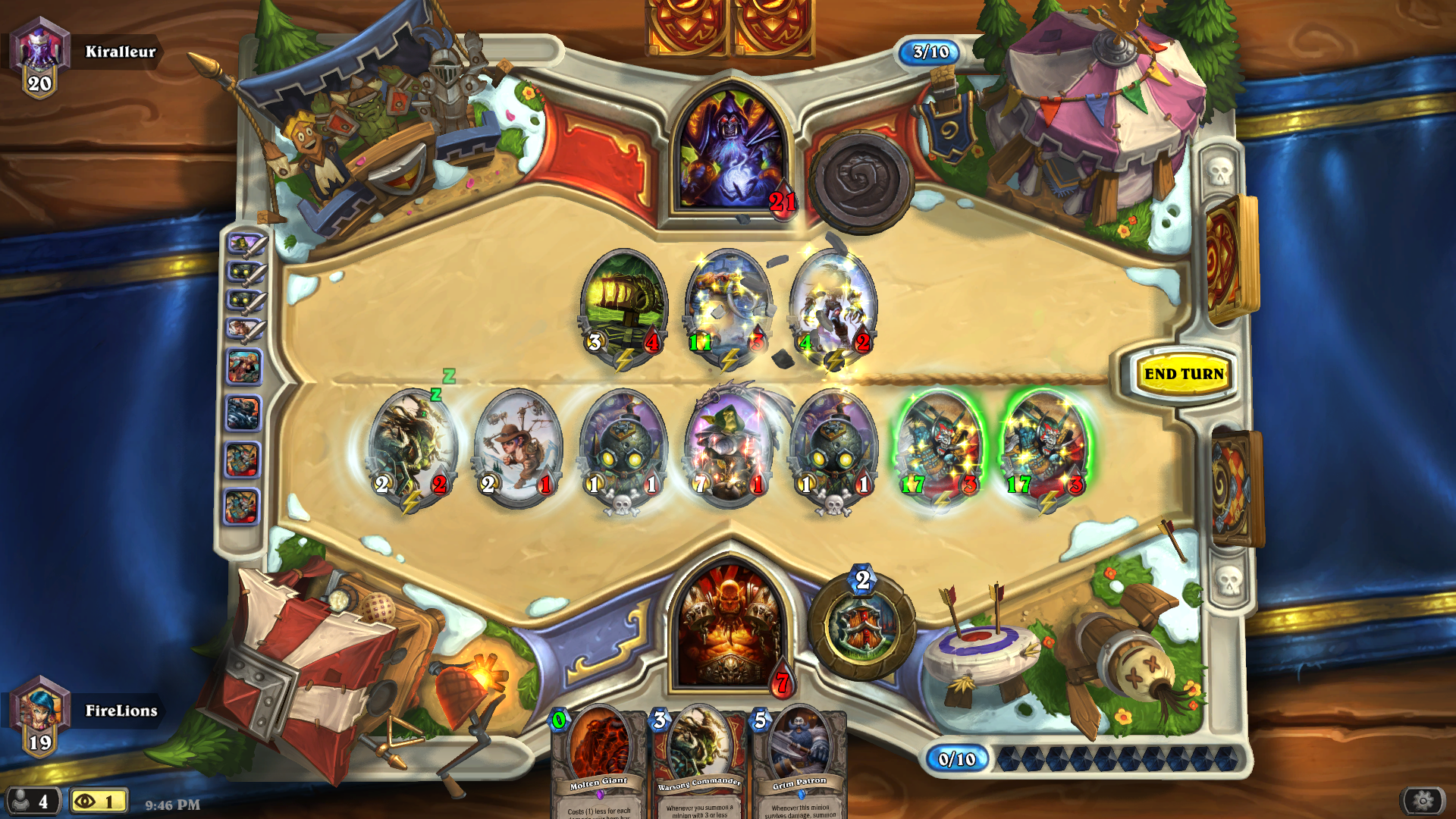Target the enemy 3/4 cannon minion
Image resolution: width=1456 pixels, height=819 pixels.
point(623,307)
